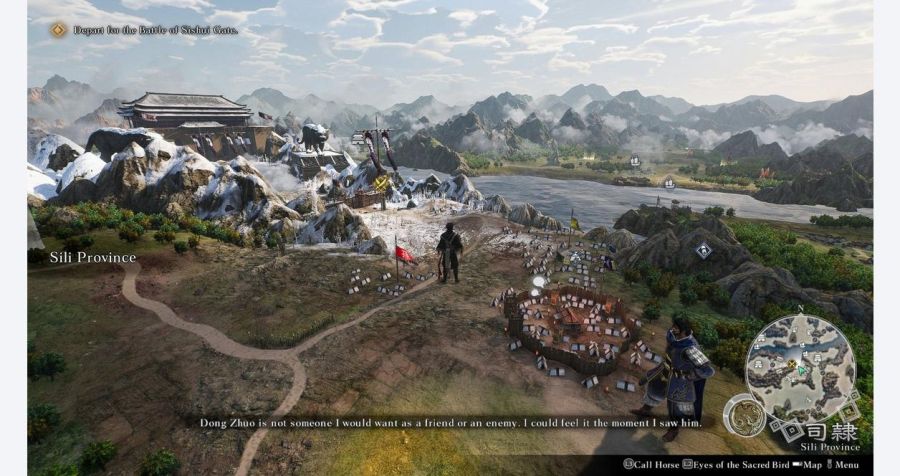
Task: Choose the ship marker on the river
Action: [x=669, y=183]
